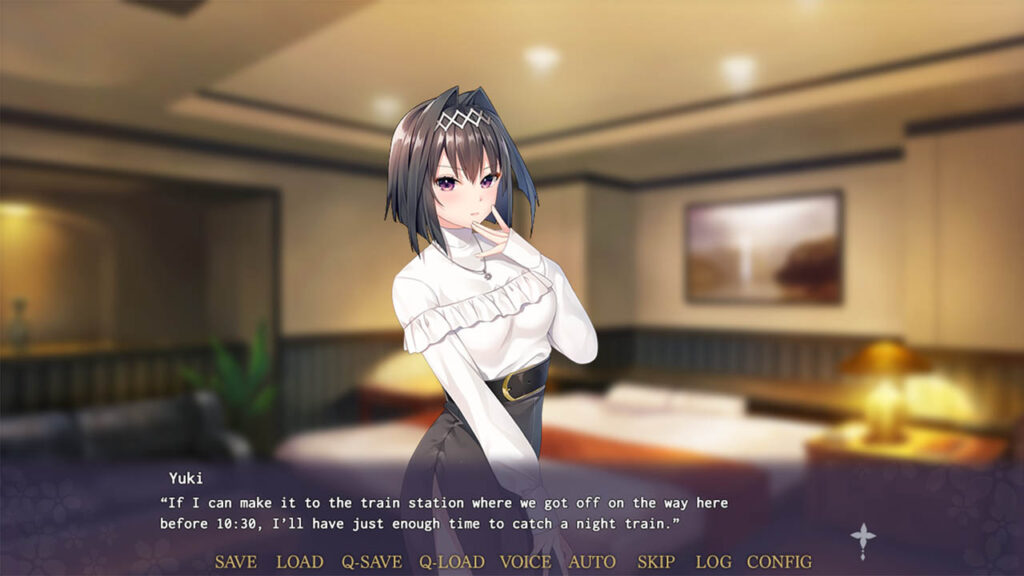The height and width of the screenshot is (576, 1024).
Task: Choose Q-LOAD to quick load
Action: pyautogui.click(x=451, y=562)
